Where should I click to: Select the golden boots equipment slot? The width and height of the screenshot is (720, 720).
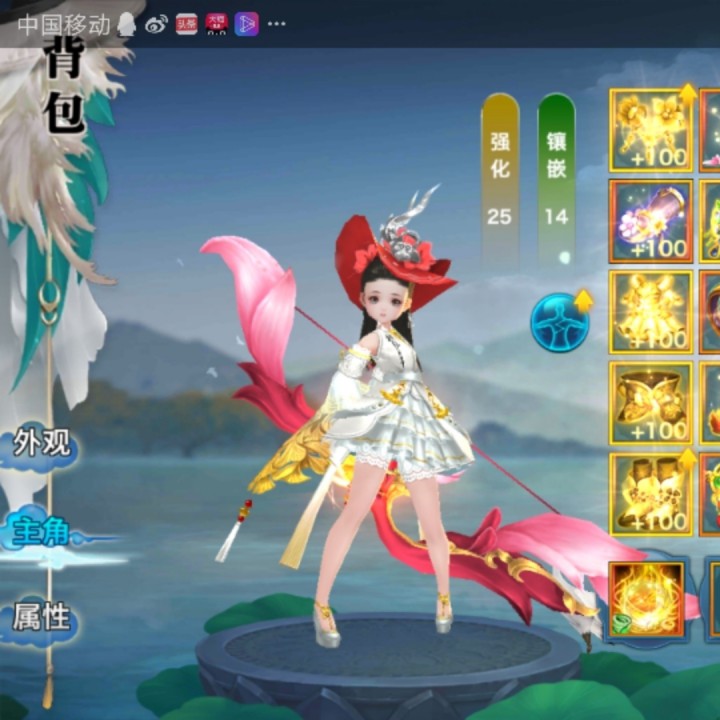point(651,494)
